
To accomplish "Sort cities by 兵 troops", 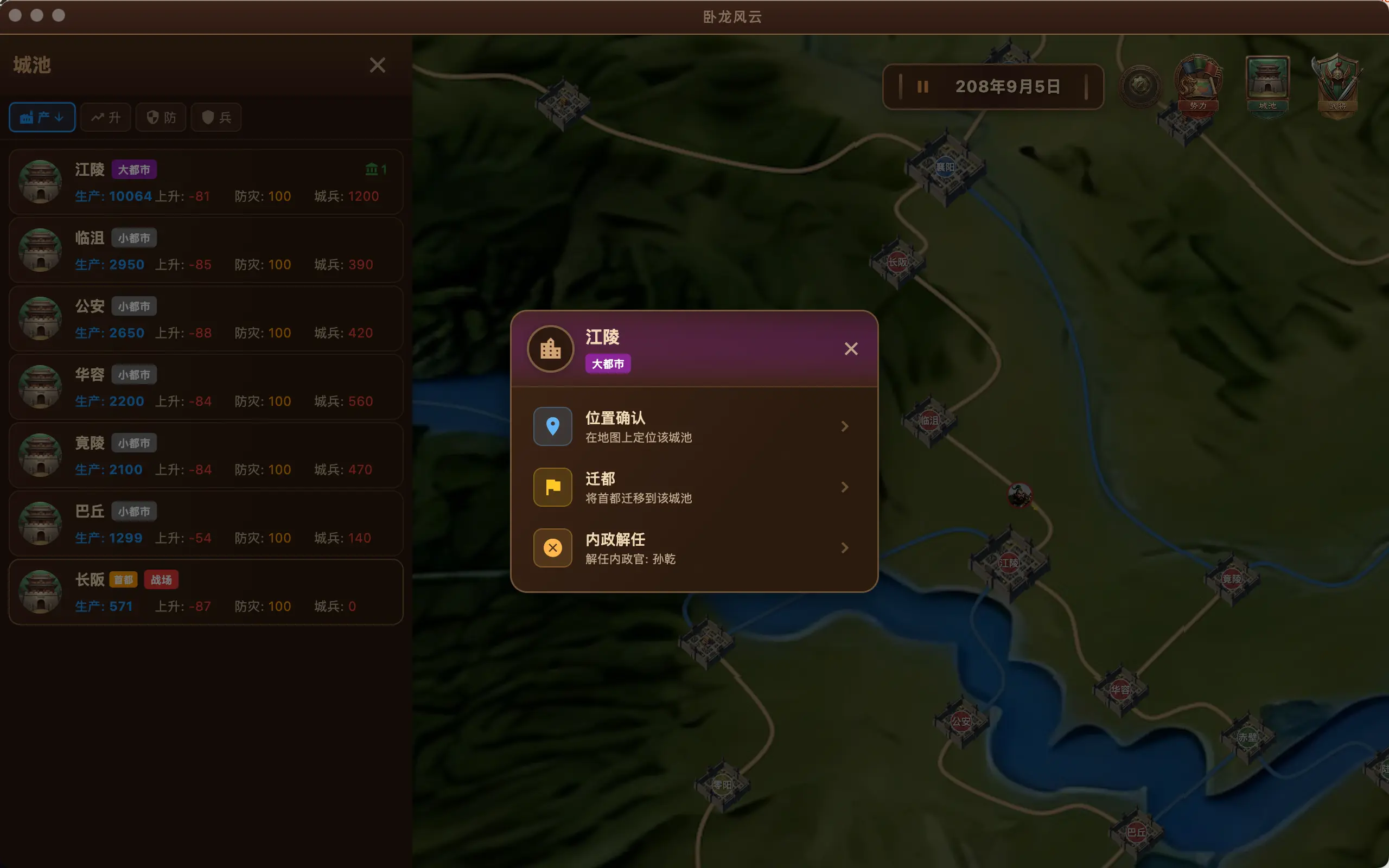I will point(216,118).
